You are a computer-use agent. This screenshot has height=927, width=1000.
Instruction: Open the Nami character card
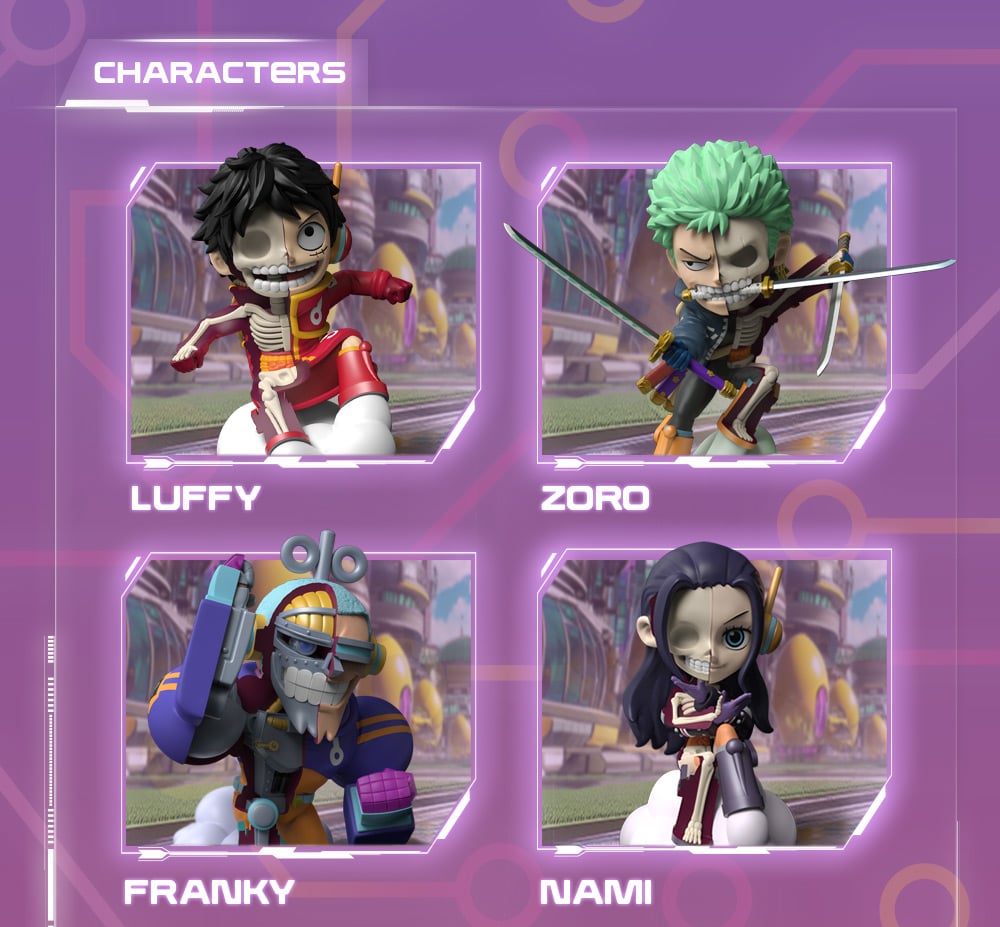coord(714,700)
